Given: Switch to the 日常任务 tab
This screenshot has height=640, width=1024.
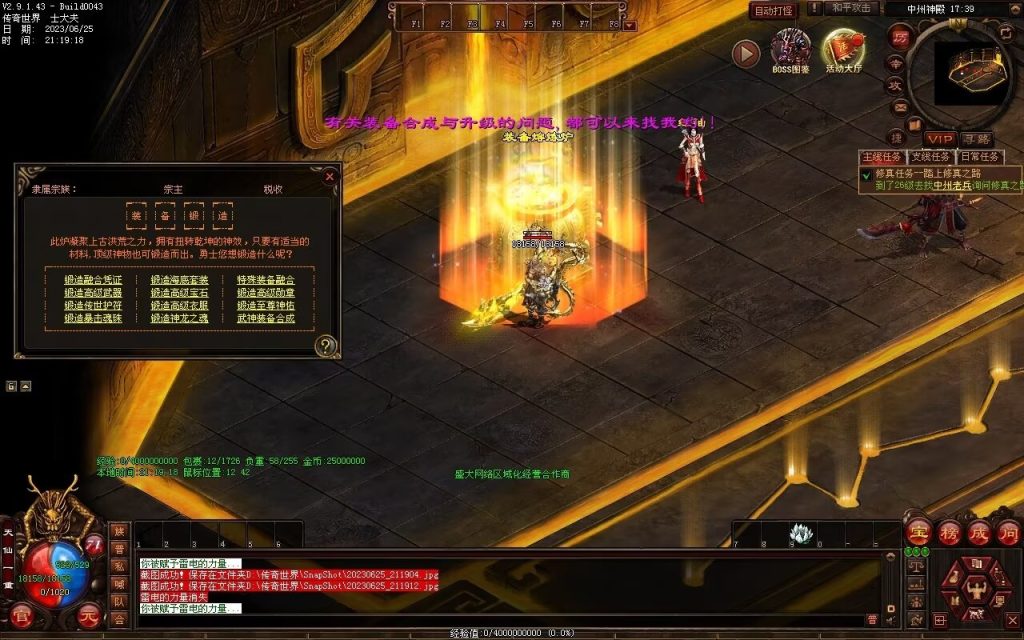Looking at the screenshot, I should (x=979, y=157).
